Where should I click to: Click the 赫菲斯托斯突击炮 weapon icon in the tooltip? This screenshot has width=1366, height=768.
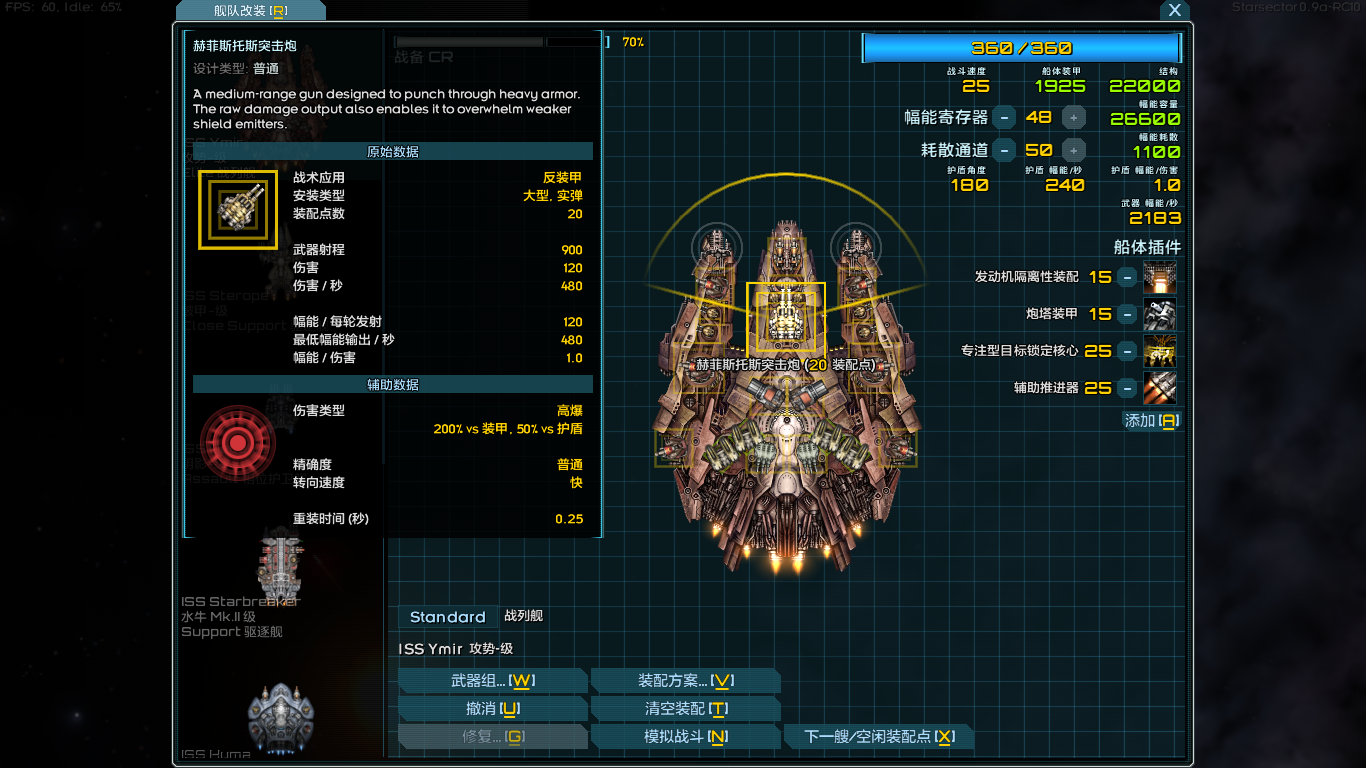(237, 209)
